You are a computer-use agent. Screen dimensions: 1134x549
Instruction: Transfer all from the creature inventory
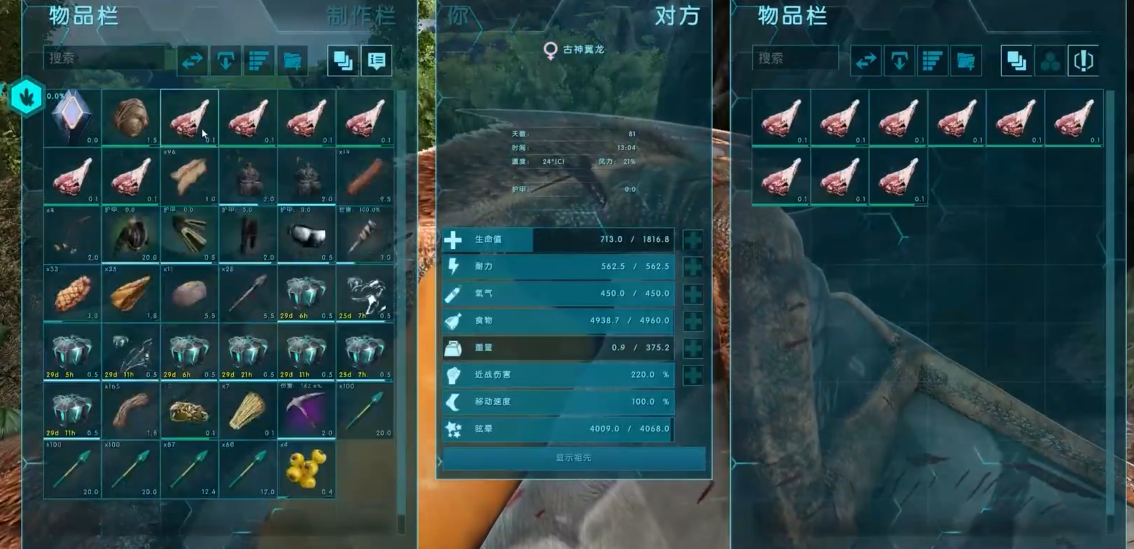coord(865,61)
